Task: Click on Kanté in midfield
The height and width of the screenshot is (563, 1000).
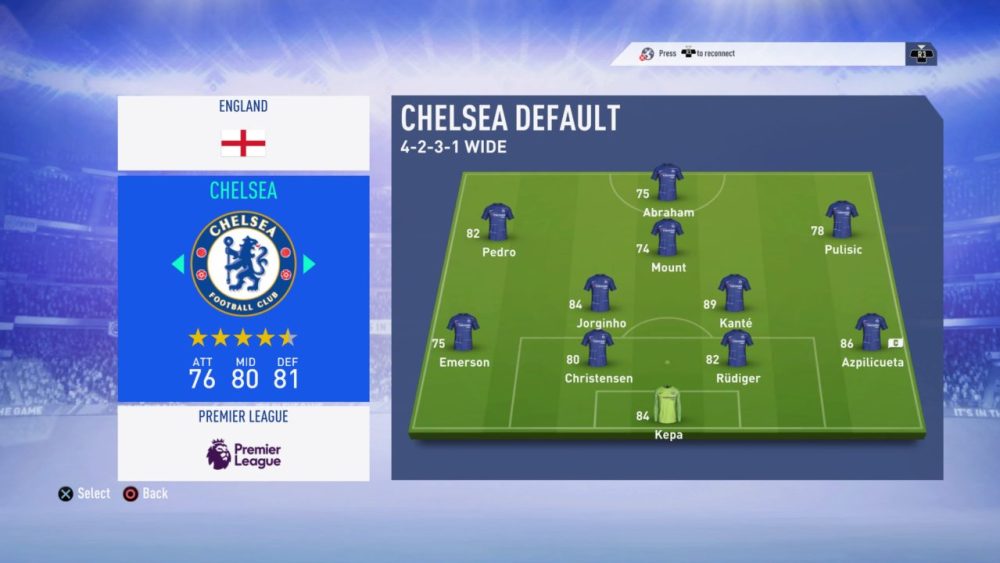Action: (734, 294)
